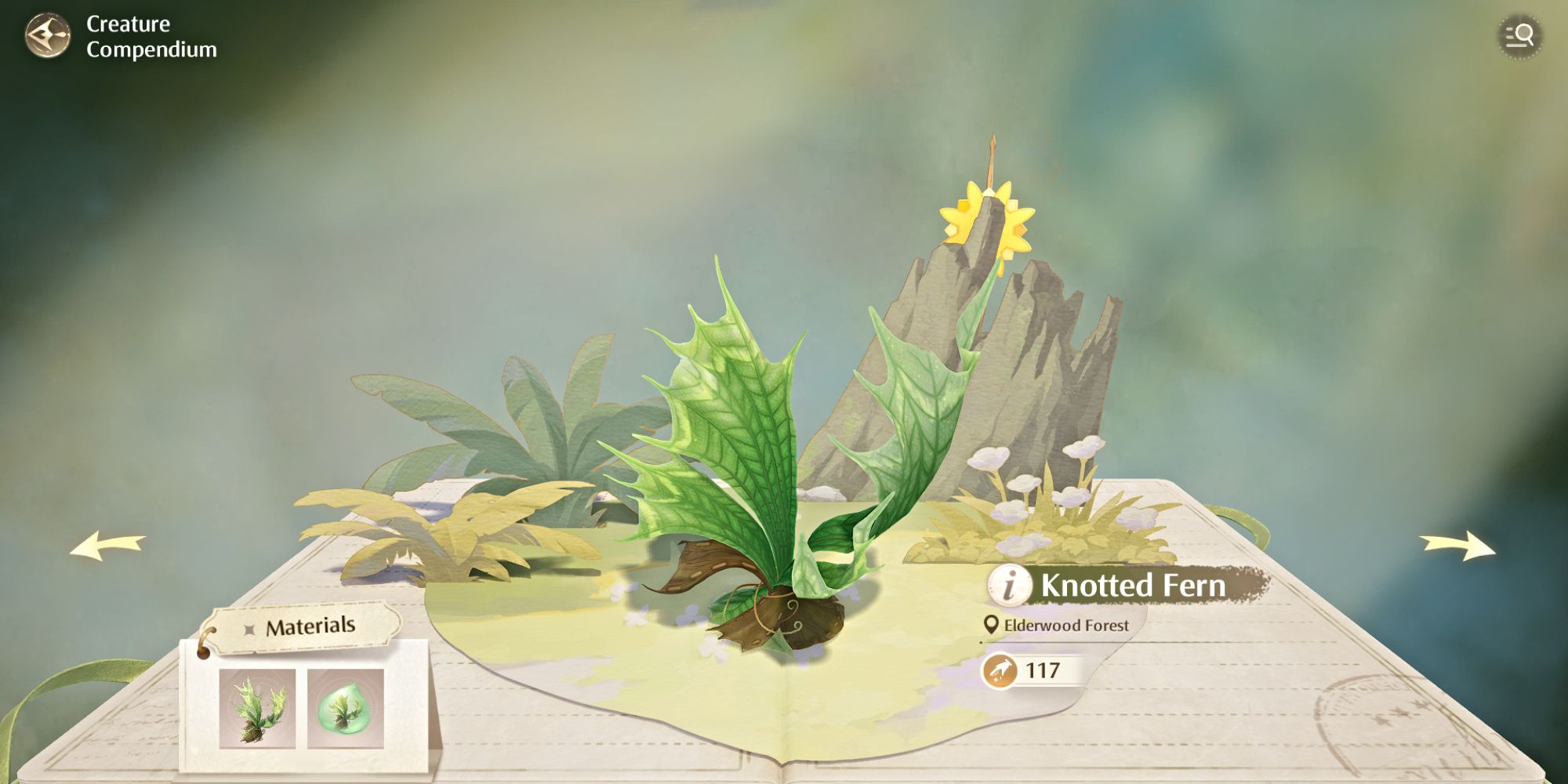
Task: View Elderwood Forest location
Action: click(1057, 625)
